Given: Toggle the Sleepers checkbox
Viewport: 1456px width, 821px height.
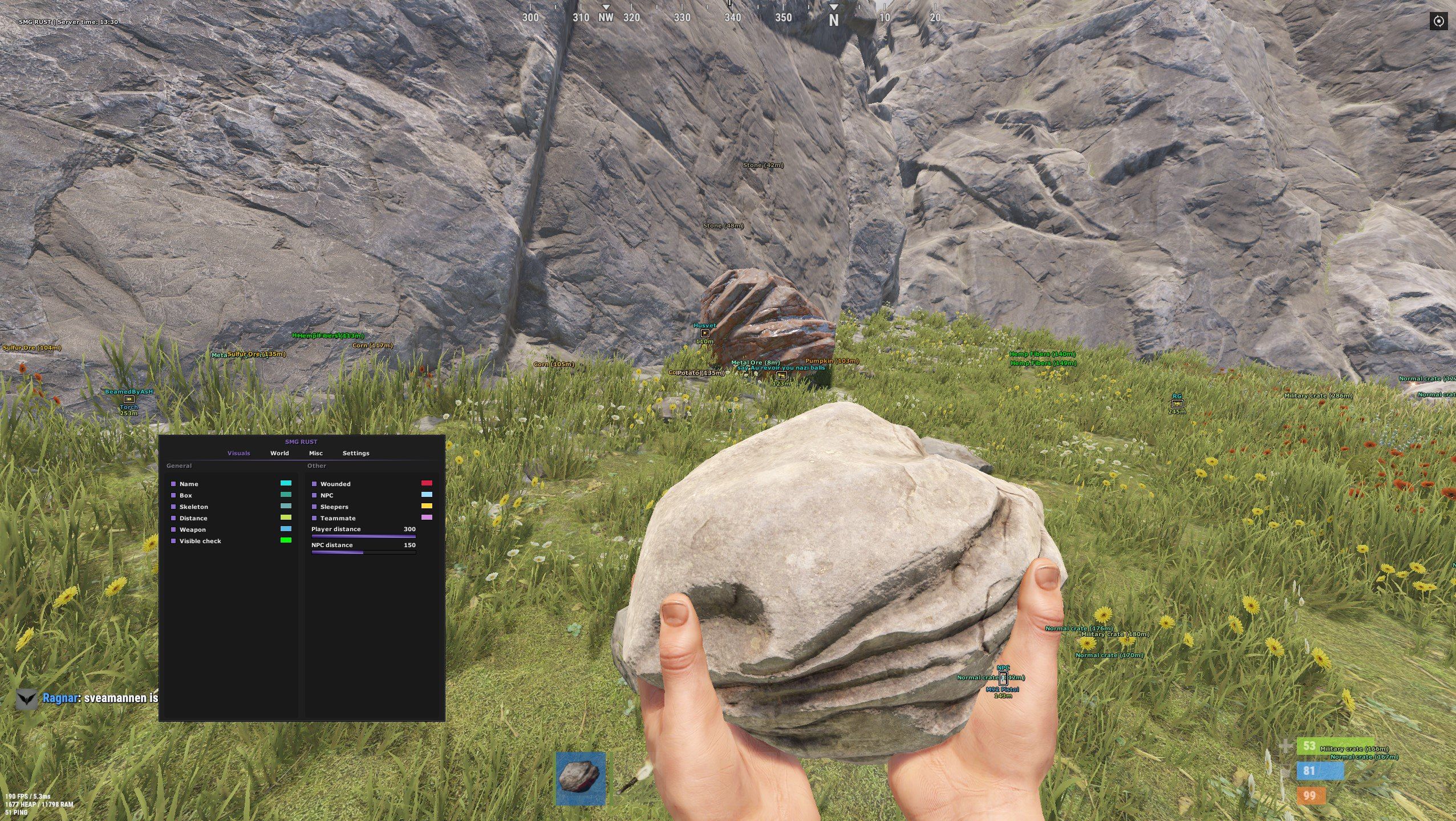Looking at the screenshot, I should click(314, 507).
